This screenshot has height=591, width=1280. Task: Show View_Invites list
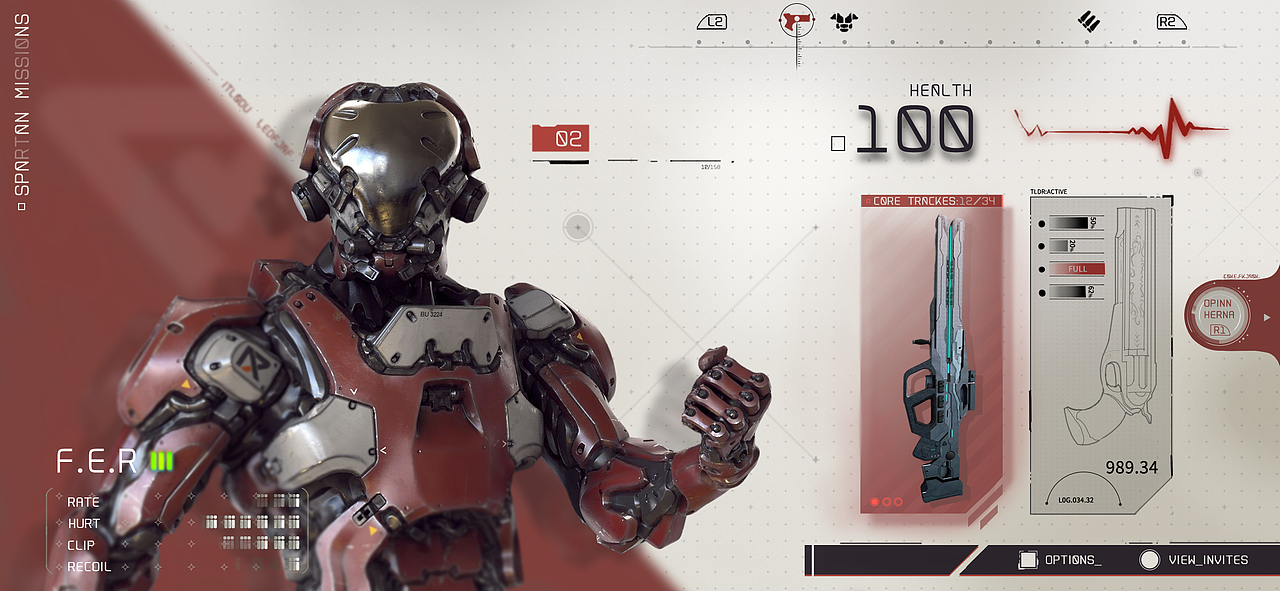pos(1195,560)
